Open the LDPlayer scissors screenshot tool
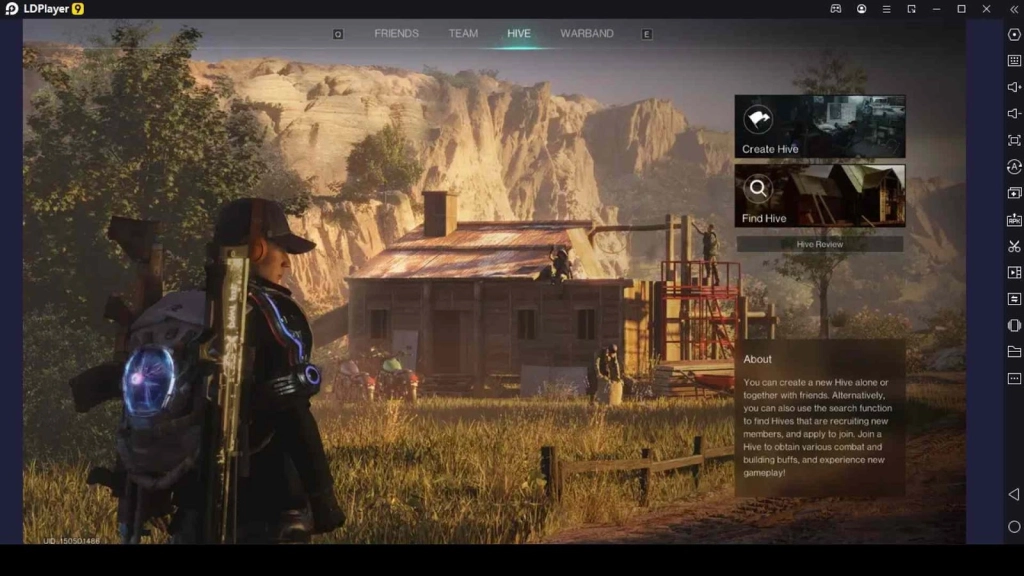The width and height of the screenshot is (1024, 576). click(1014, 246)
